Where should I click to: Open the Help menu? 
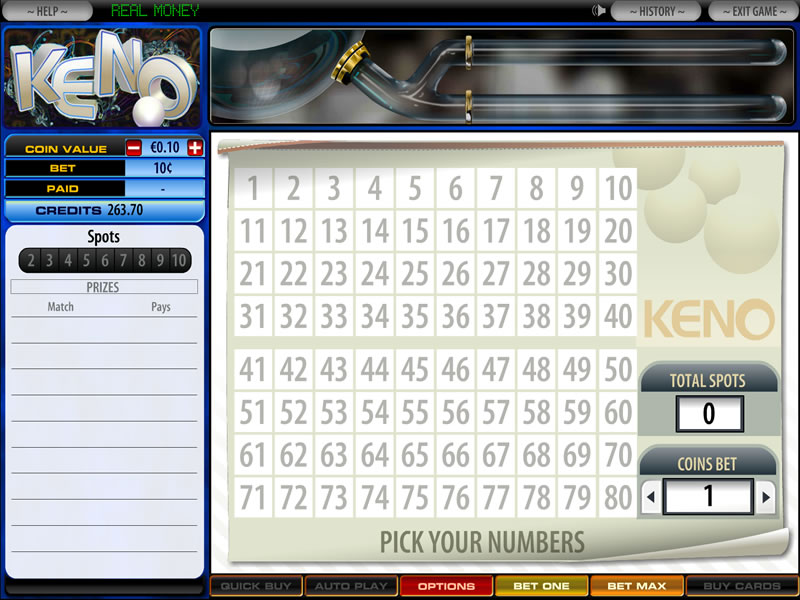[x=48, y=11]
